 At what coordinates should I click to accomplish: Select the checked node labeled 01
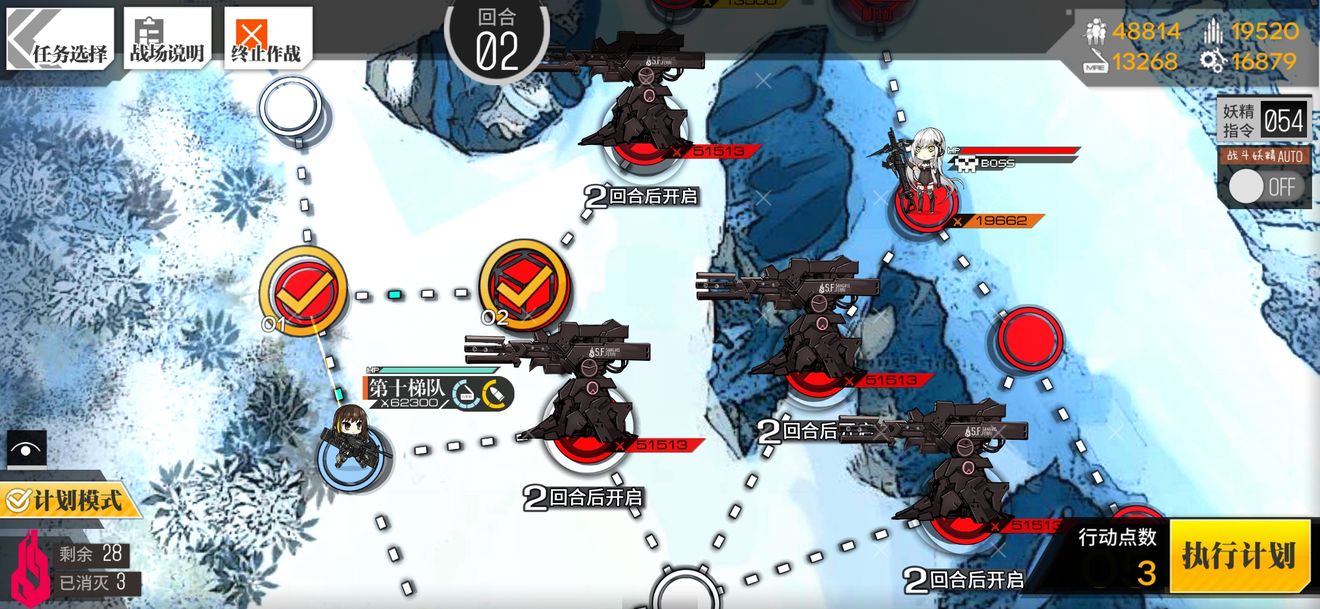click(303, 290)
